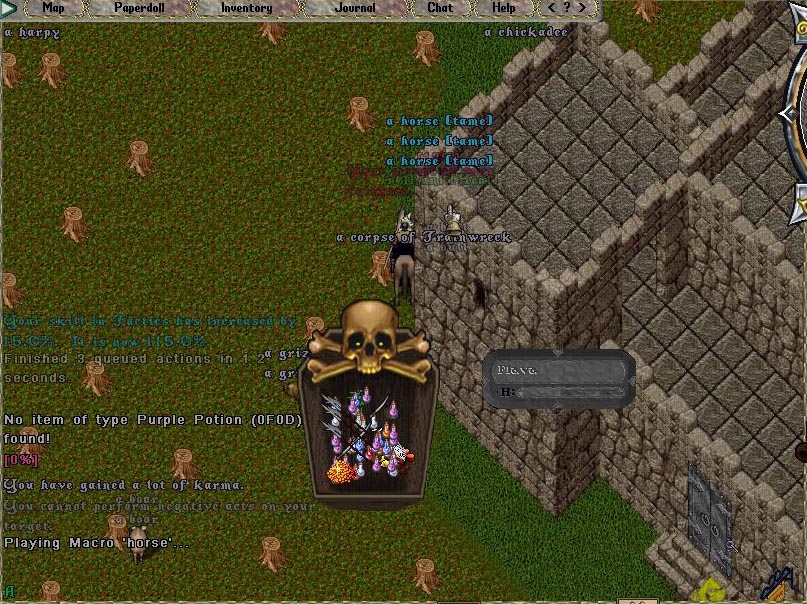Open the Map from the top menu bar
The height and width of the screenshot is (604, 807).
point(53,8)
